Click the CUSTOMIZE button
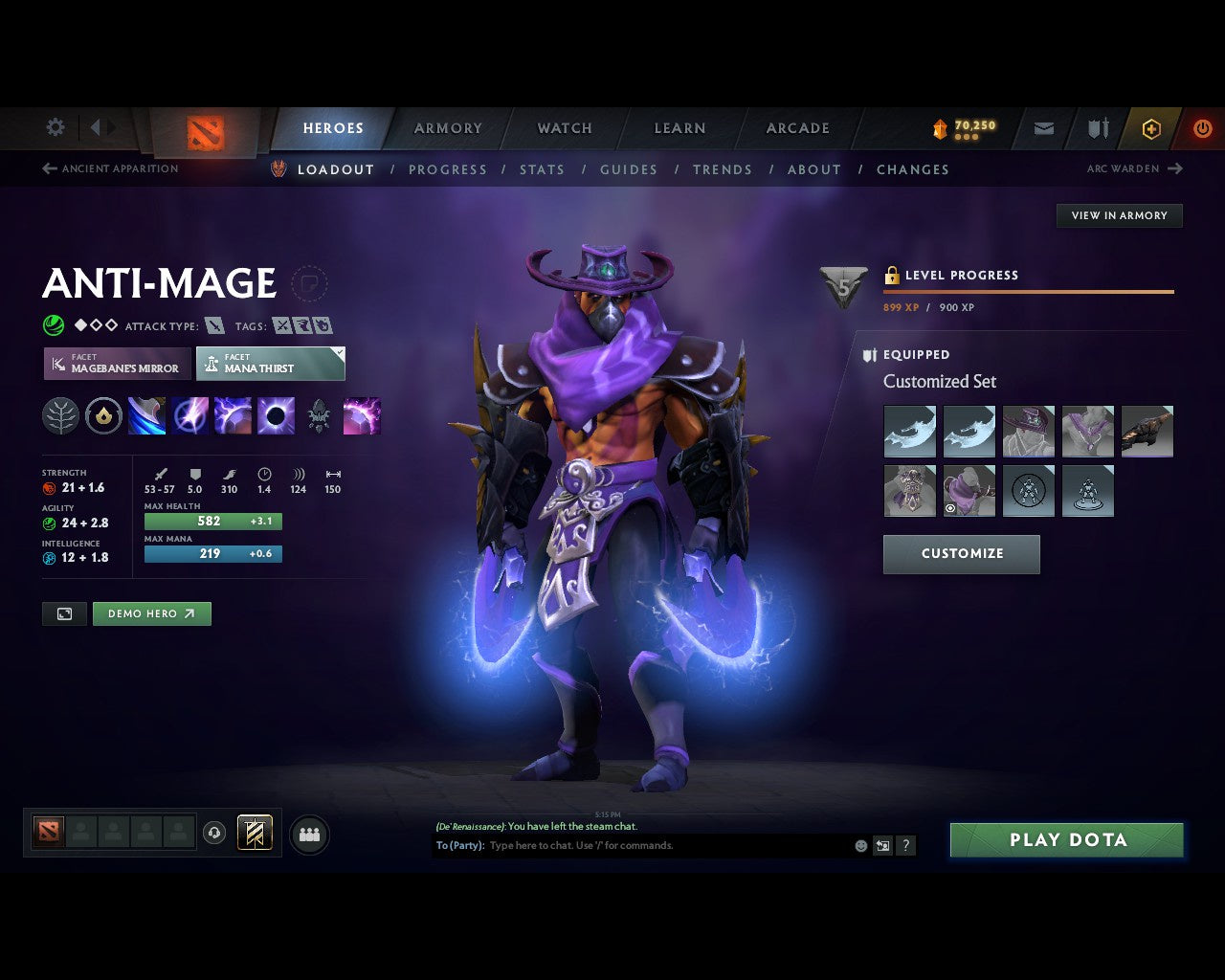 961,553
